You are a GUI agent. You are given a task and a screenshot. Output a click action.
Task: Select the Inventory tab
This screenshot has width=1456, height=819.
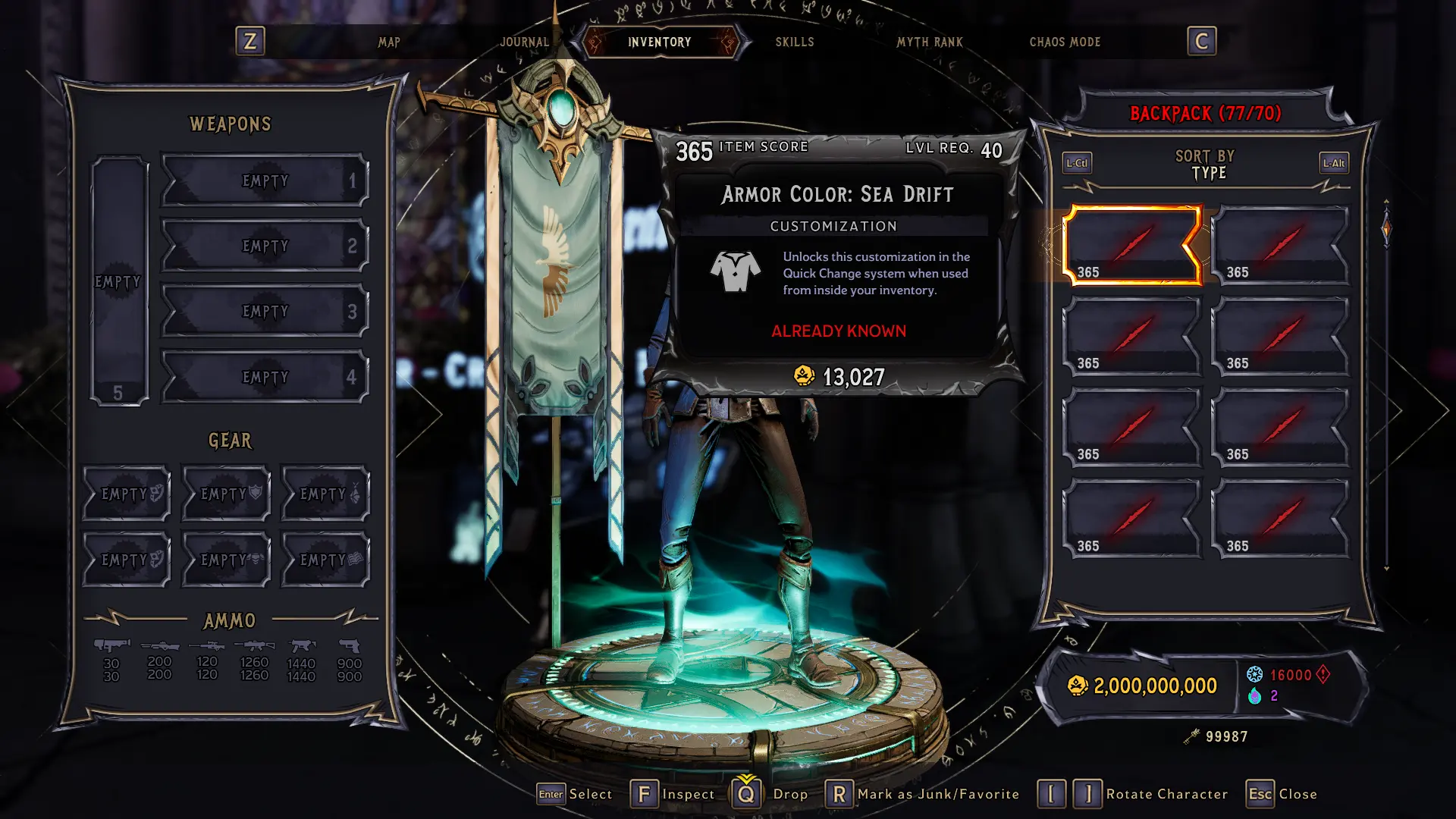[659, 42]
